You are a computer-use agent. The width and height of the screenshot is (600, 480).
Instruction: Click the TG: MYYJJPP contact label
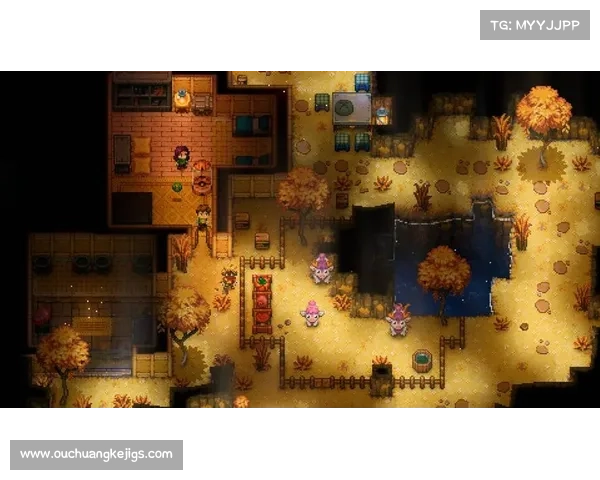(x=535, y=24)
